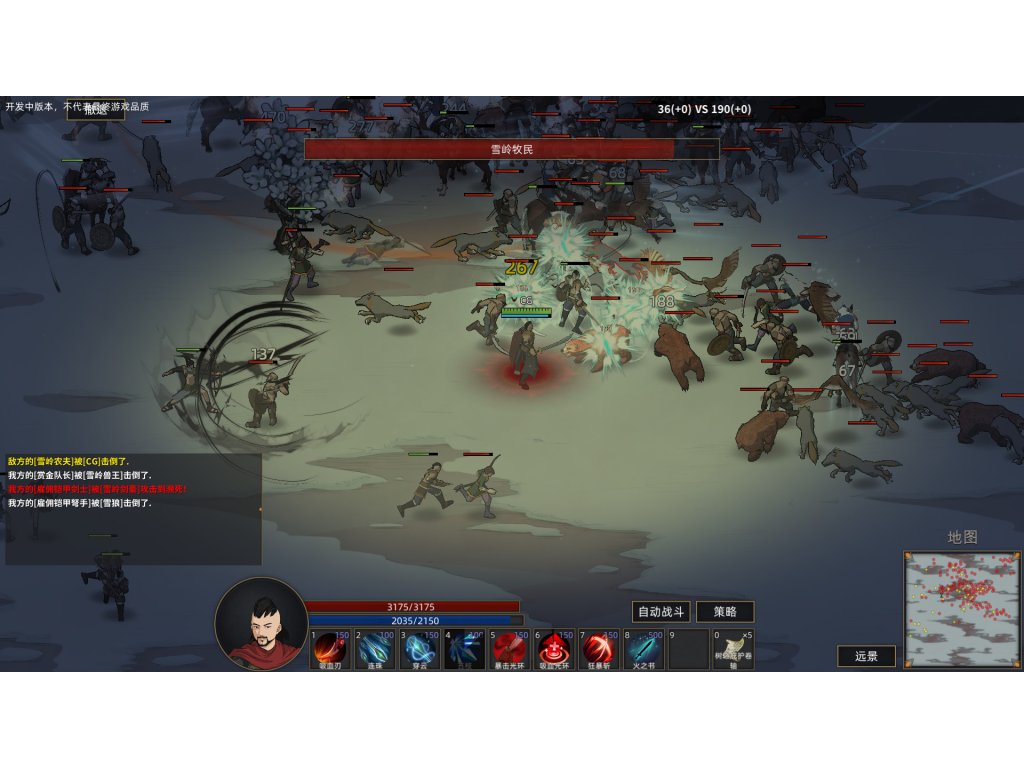Activate the 暴击光环 aura skill

(510, 649)
